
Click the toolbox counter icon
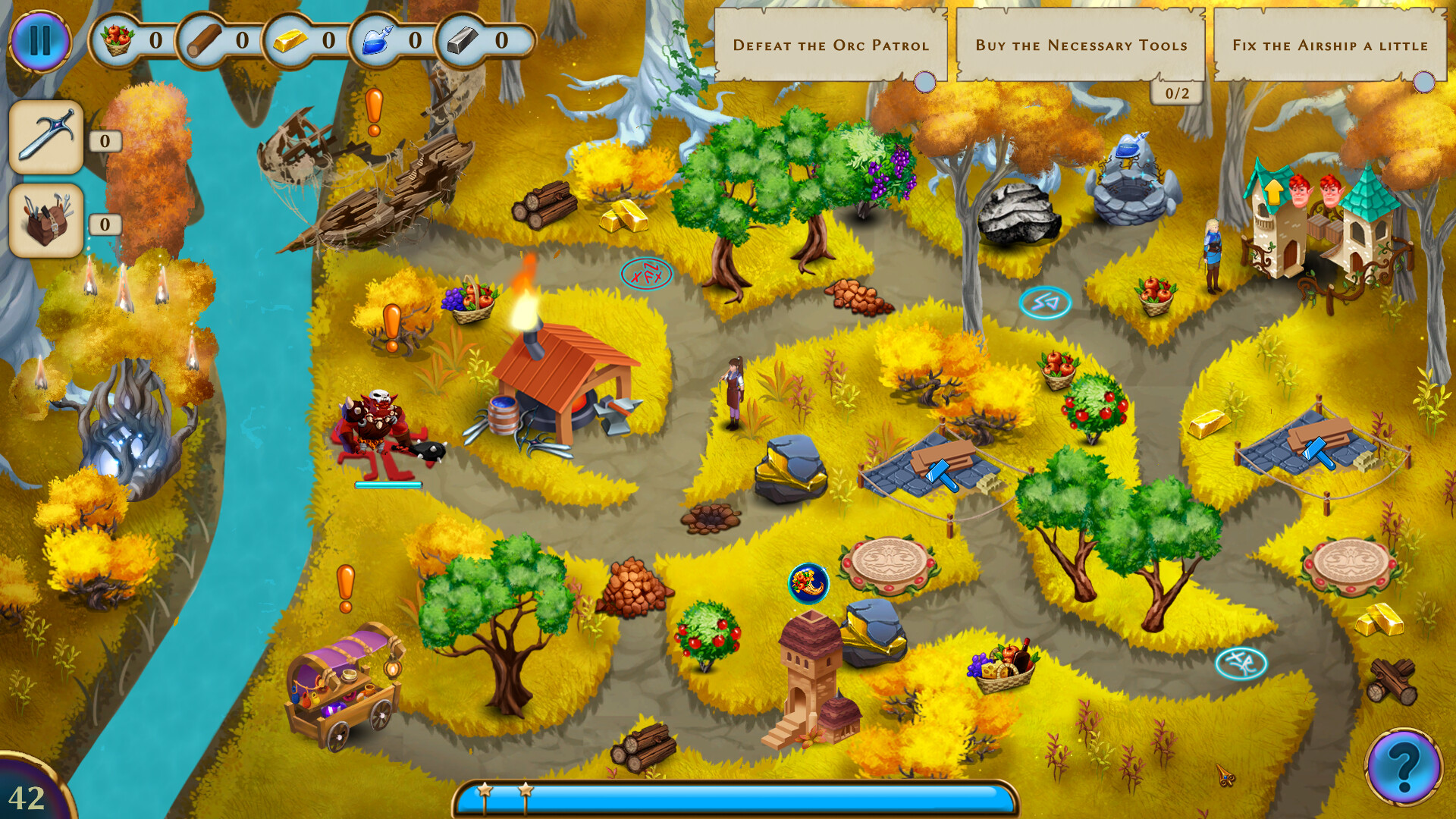click(x=47, y=220)
